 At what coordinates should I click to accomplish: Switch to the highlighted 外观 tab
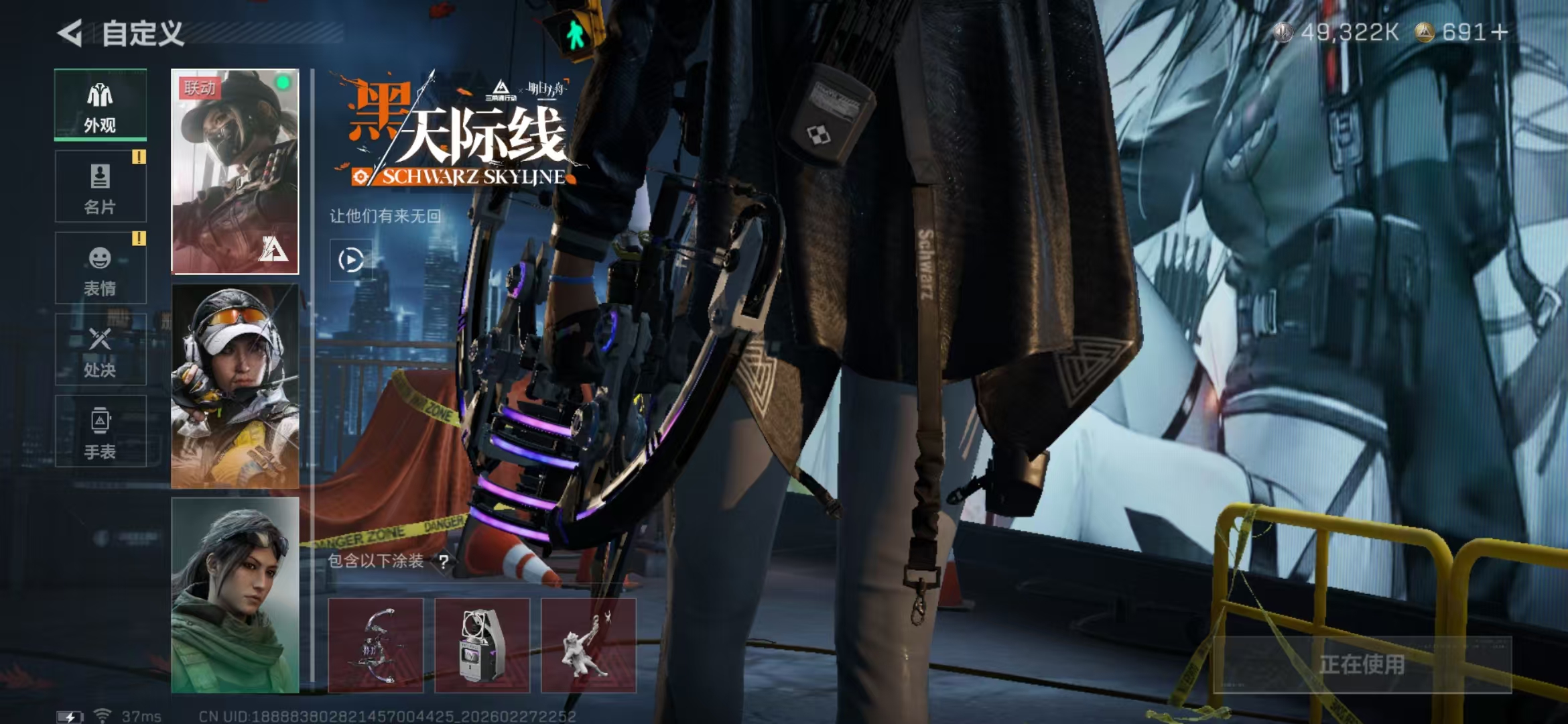(100, 104)
